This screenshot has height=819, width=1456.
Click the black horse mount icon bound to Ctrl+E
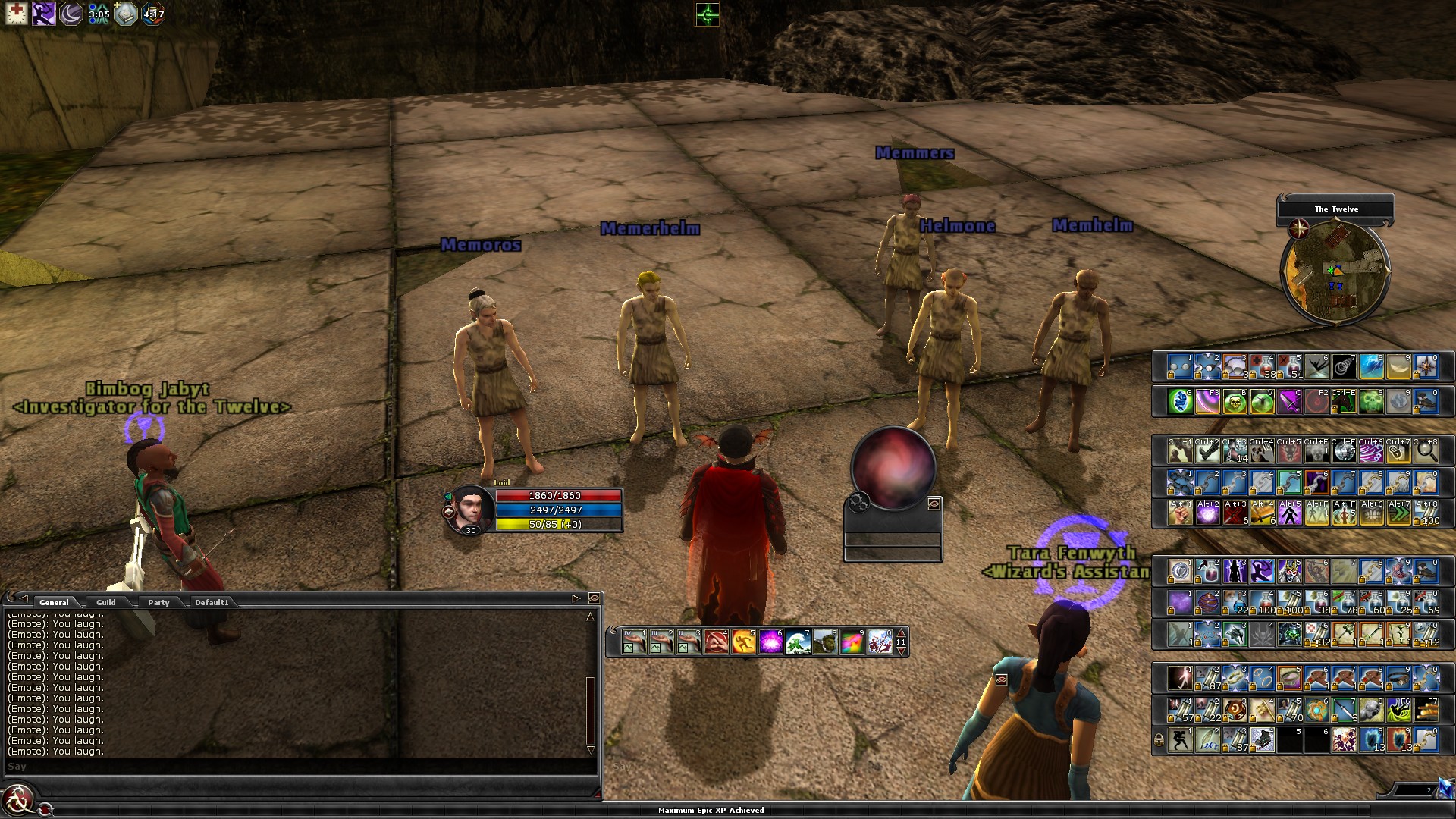(x=1342, y=403)
